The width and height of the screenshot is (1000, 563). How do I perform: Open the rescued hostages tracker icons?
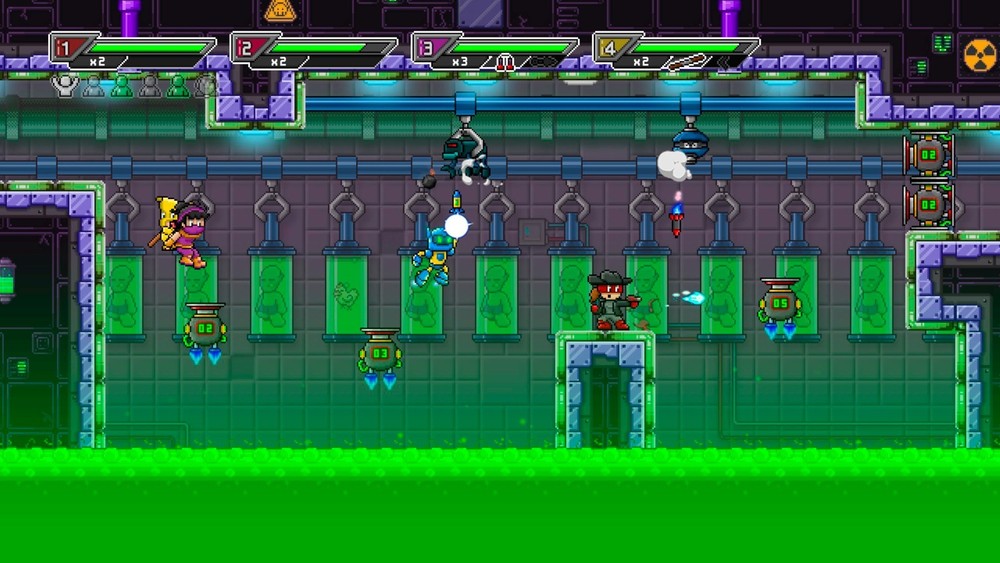[x=135, y=86]
